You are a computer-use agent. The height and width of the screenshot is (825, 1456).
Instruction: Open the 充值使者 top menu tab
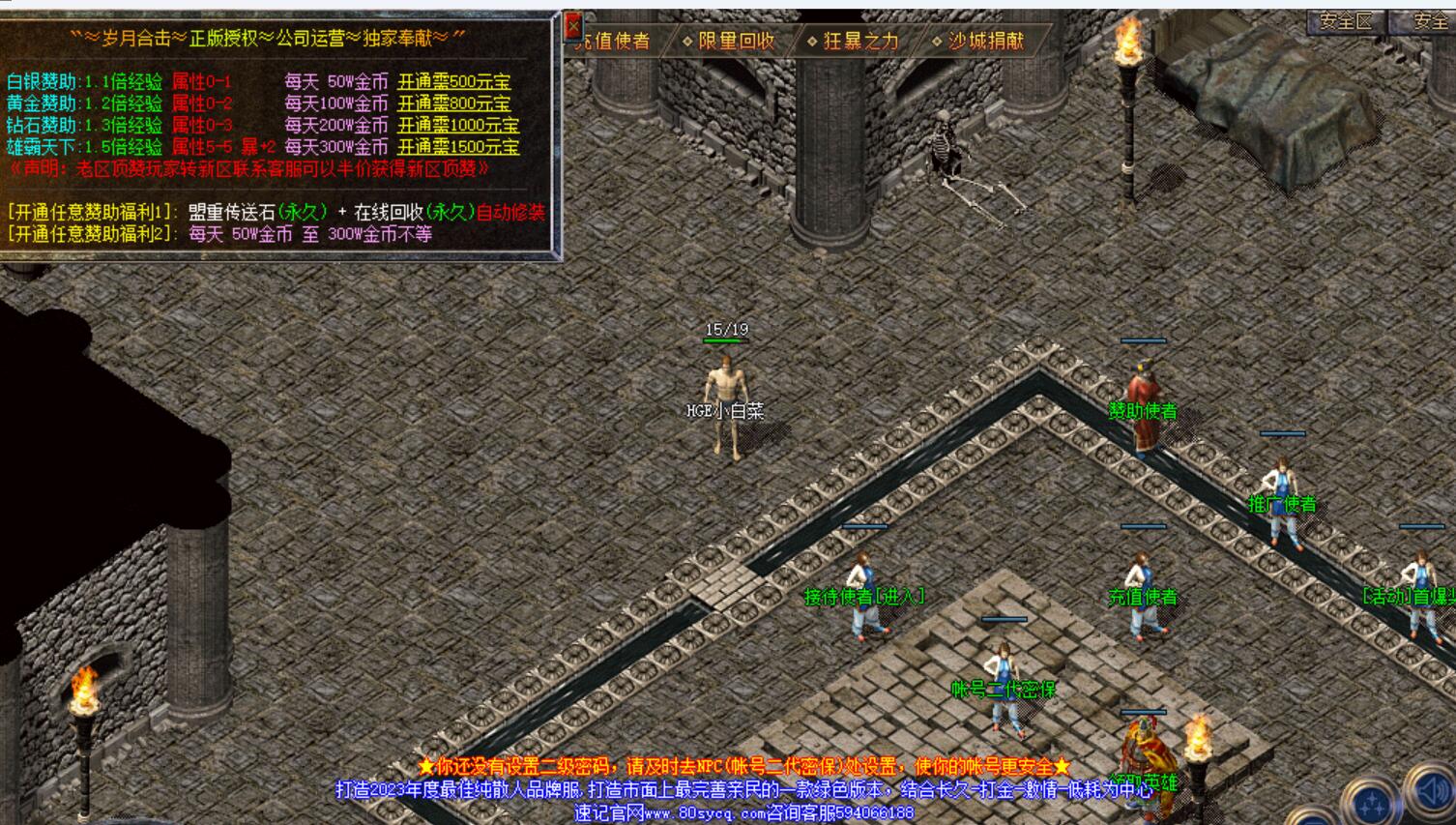coord(613,41)
